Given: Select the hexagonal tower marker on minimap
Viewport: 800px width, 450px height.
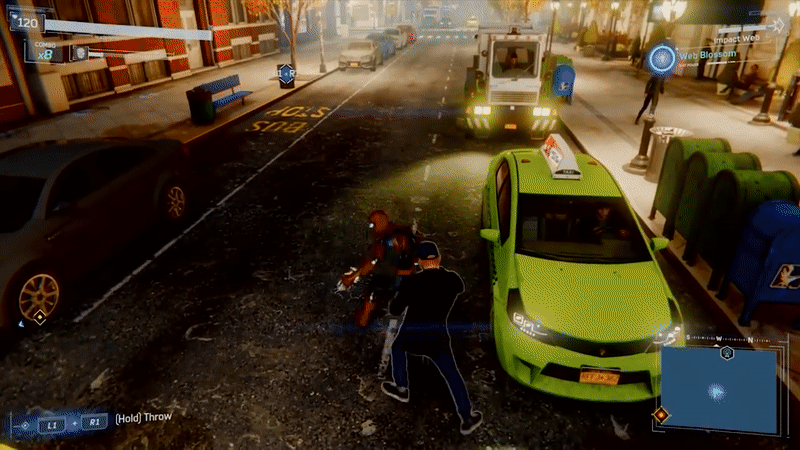Looking at the screenshot, I should click(x=727, y=353).
